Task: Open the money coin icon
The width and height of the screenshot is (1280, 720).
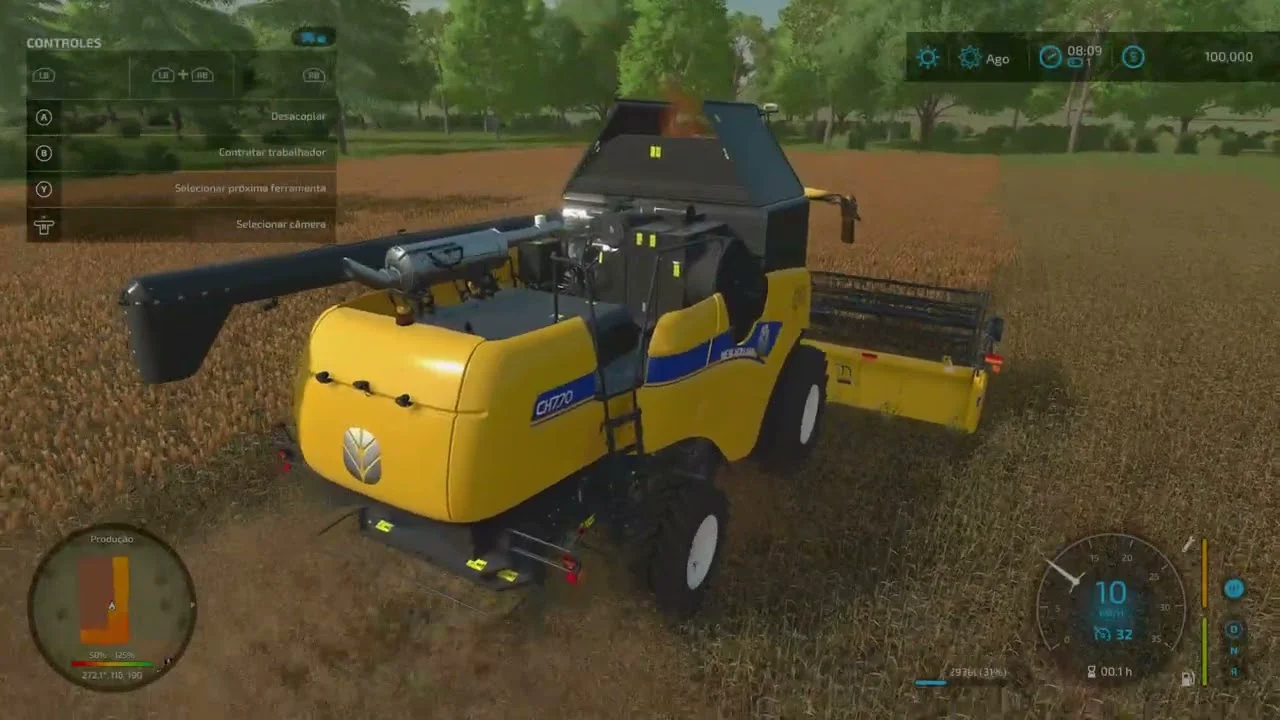Action: pos(1133,57)
